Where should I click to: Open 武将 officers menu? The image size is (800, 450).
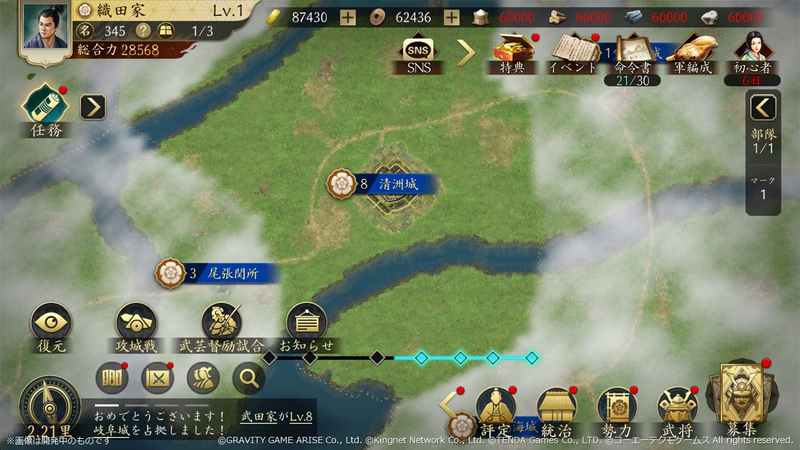tap(677, 410)
